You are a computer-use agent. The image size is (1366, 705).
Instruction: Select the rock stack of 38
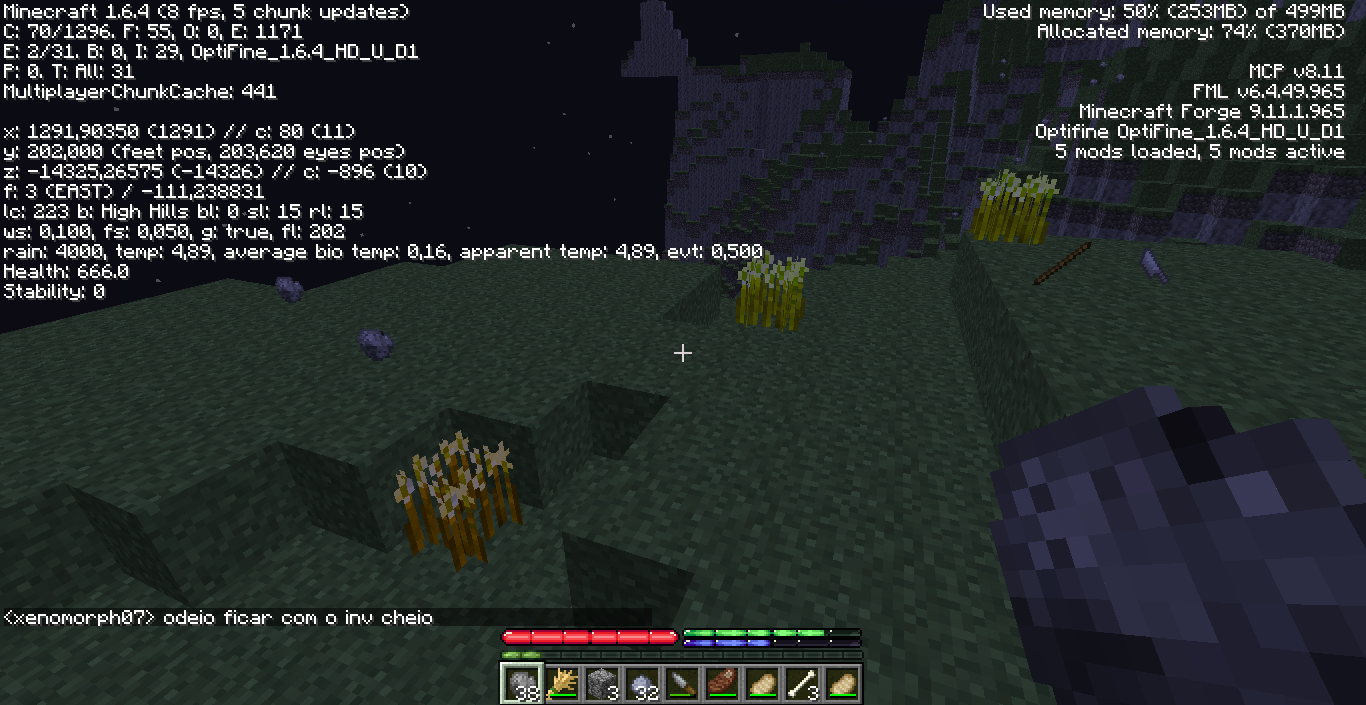(x=522, y=683)
